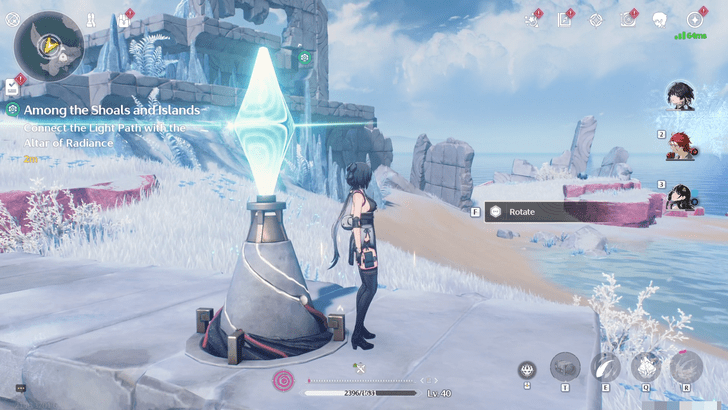Open the camera-shaped icon in the top bar
The image size is (728, 410).
point(628,20)
